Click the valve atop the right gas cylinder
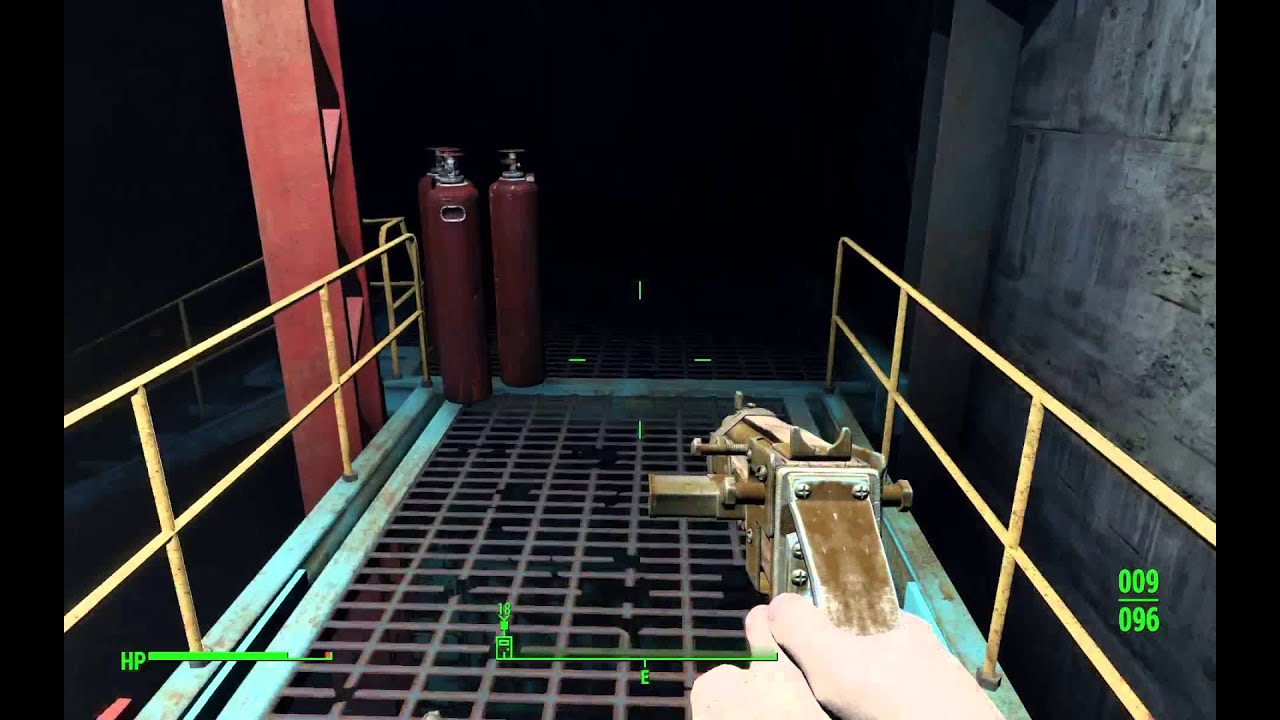The image size is (1280, 720). tap(513, 160)
